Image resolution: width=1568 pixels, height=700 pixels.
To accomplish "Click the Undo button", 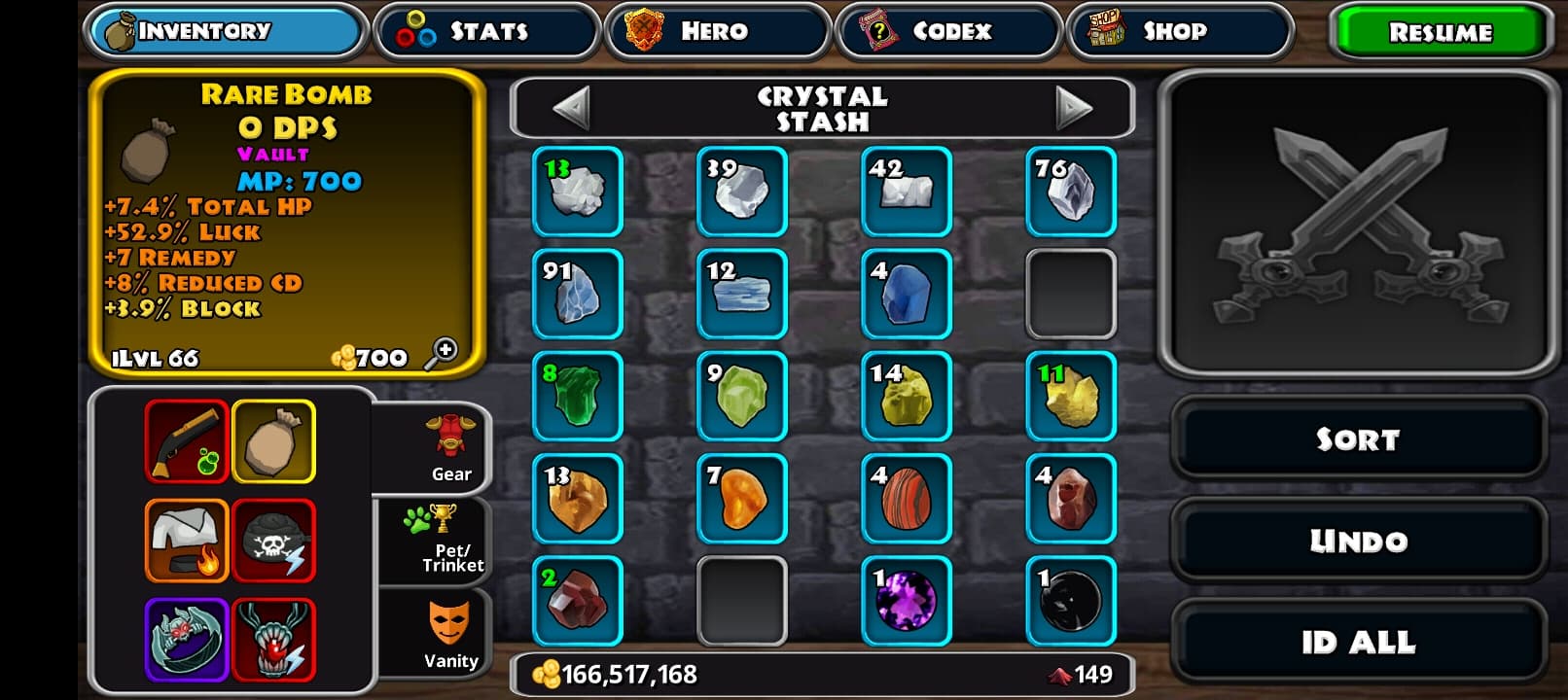I will (1358, 541).
